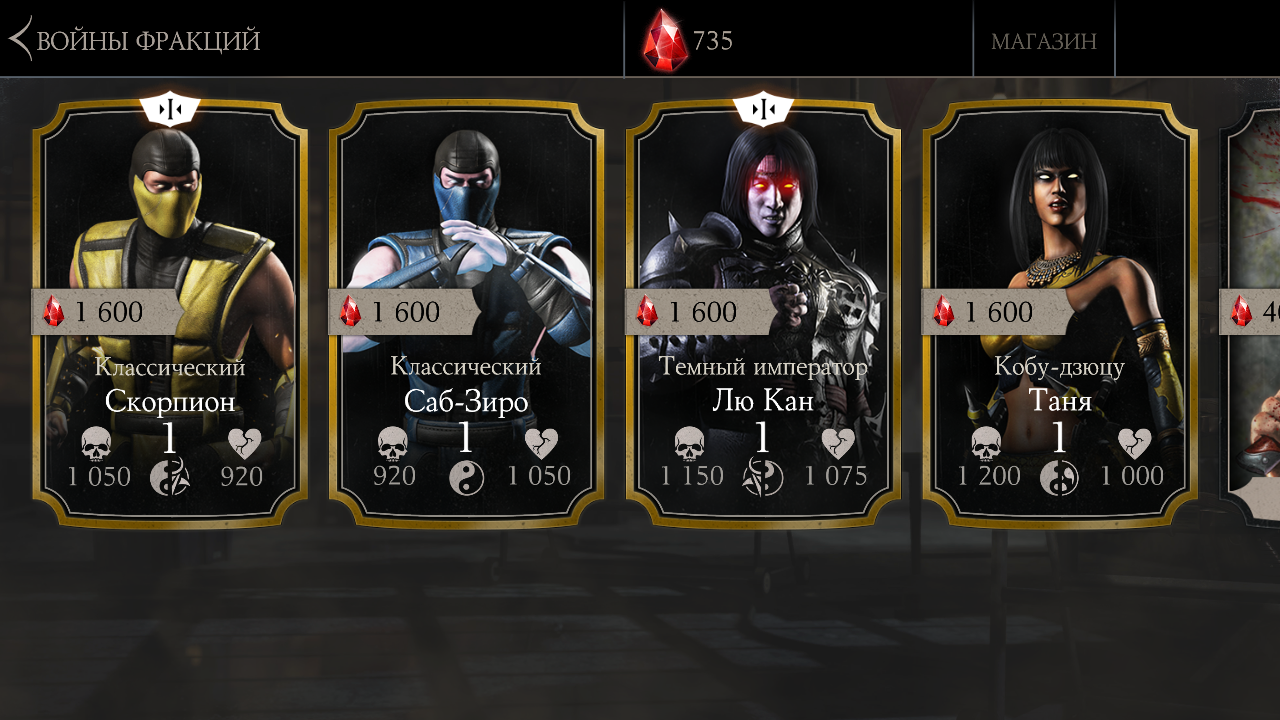Pick the Темный император Лю Кан card
Screen dimensions: 1280x720
pyautogui.click(x=763, y=312)
